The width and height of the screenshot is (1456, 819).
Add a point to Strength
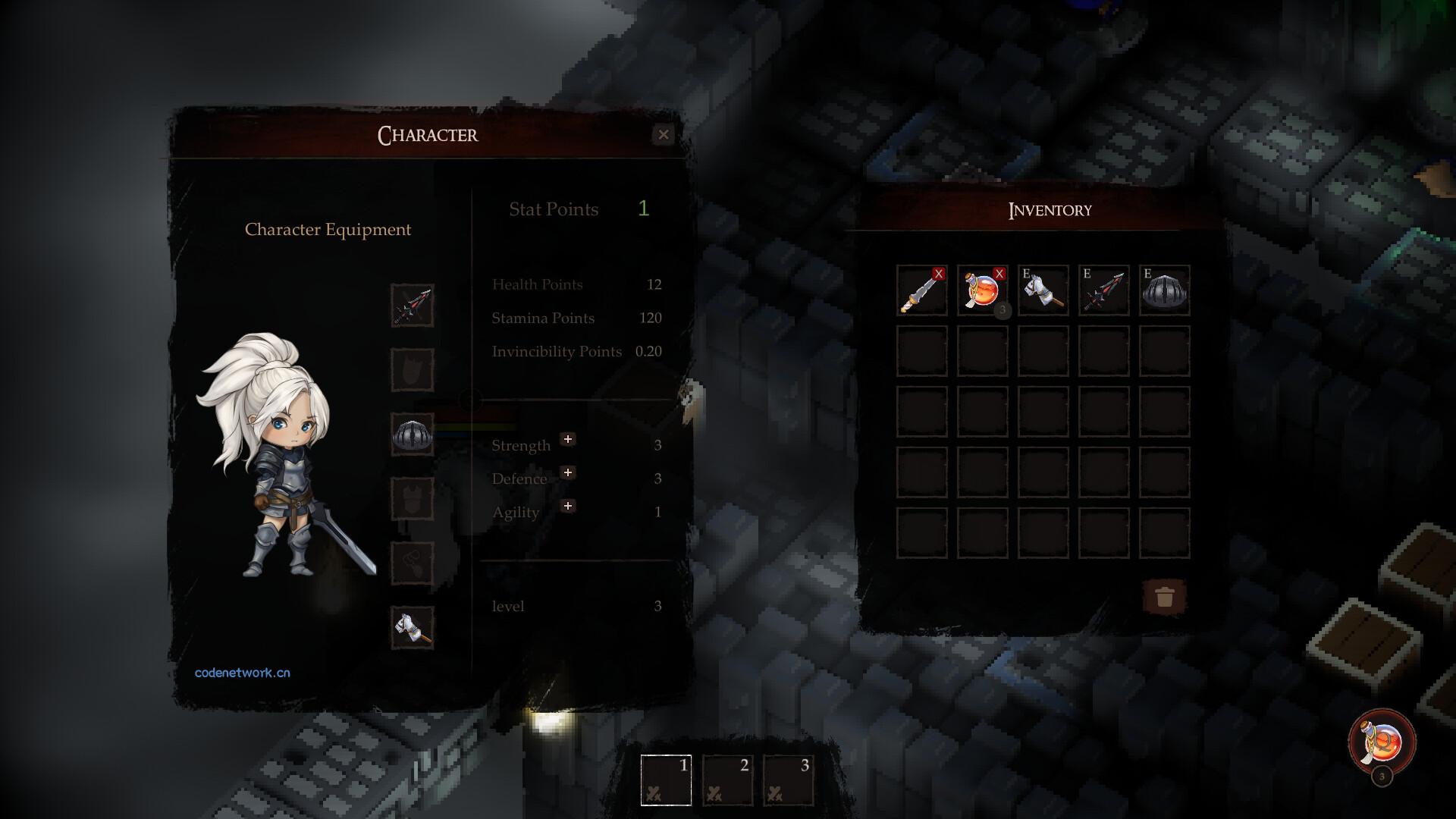pyautogui.click(x=567, y=440)
